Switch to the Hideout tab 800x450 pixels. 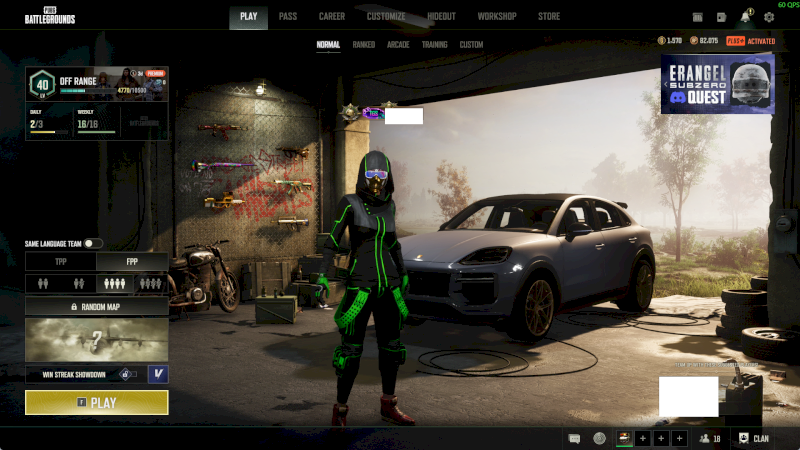[x=442, y=17]
